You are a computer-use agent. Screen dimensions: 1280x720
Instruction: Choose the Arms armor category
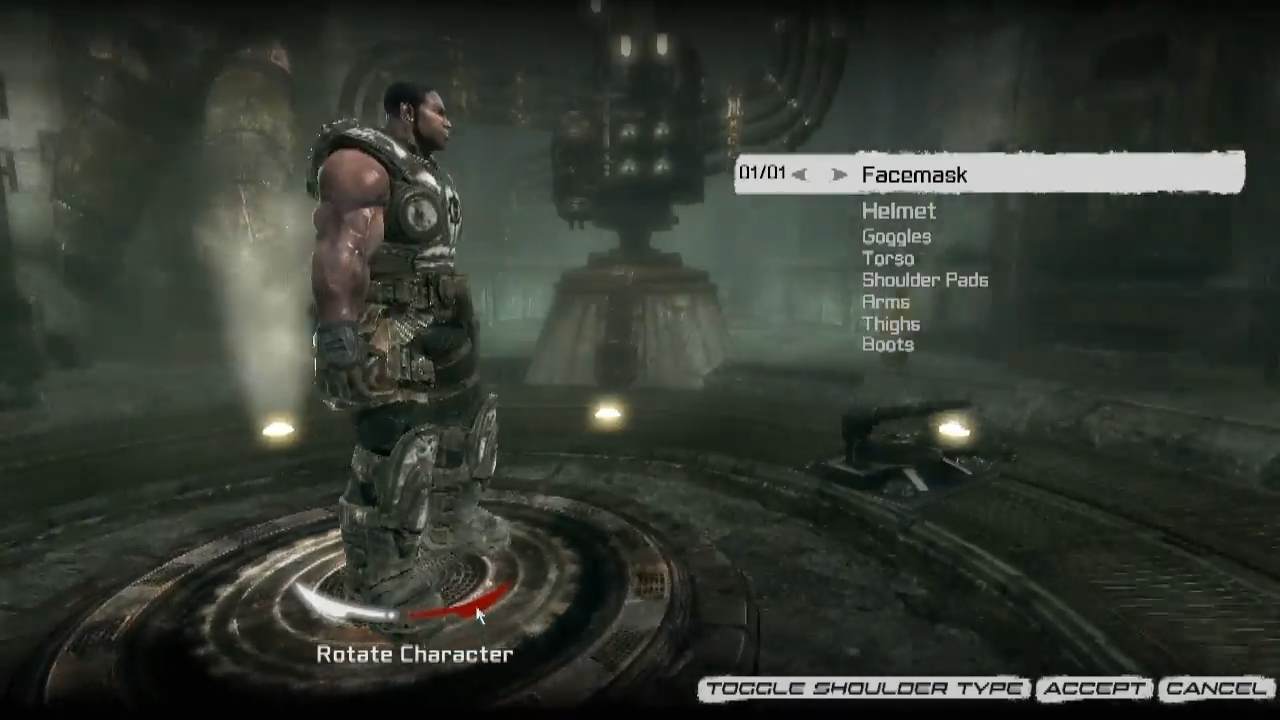(885, 302)
